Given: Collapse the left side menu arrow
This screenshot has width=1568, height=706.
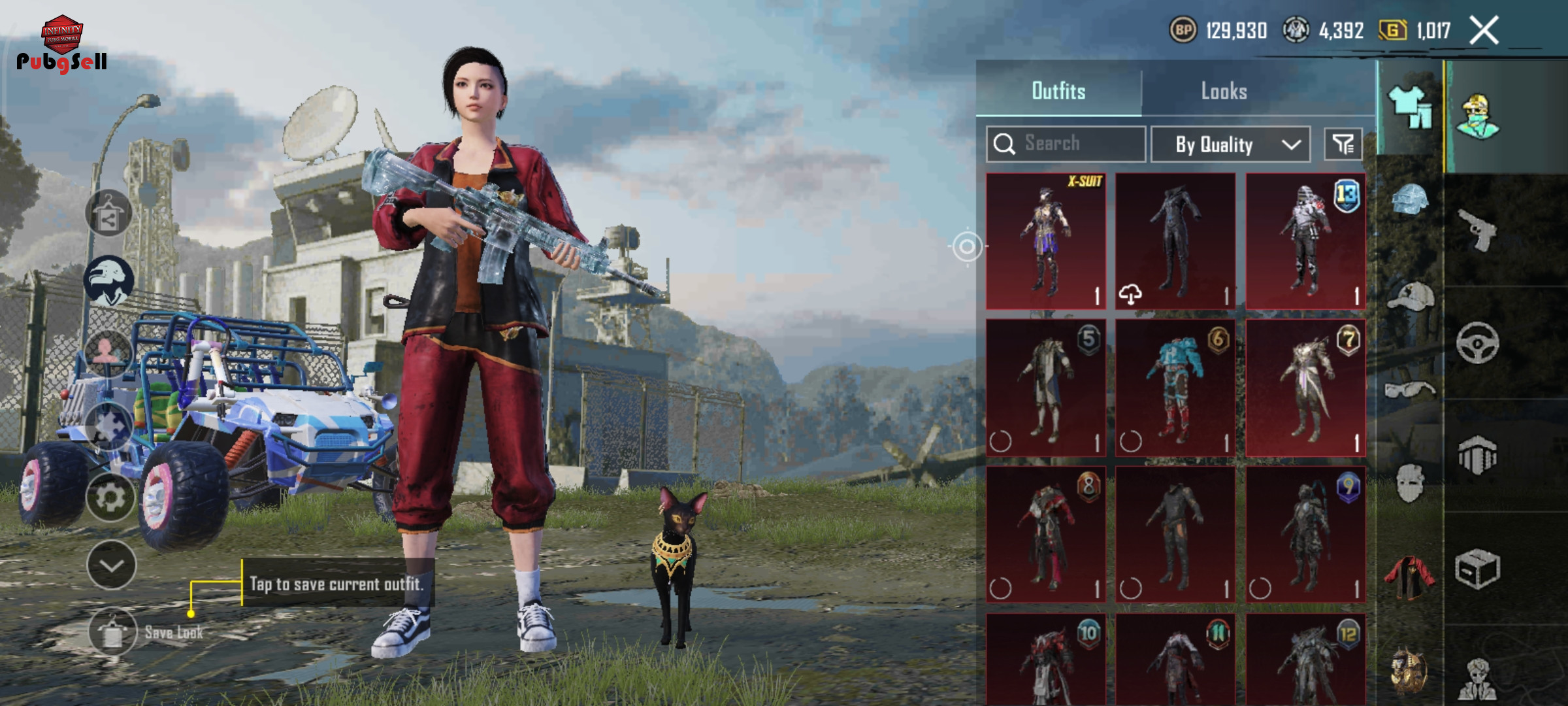Looking at the screenshot, I should 111,565.
